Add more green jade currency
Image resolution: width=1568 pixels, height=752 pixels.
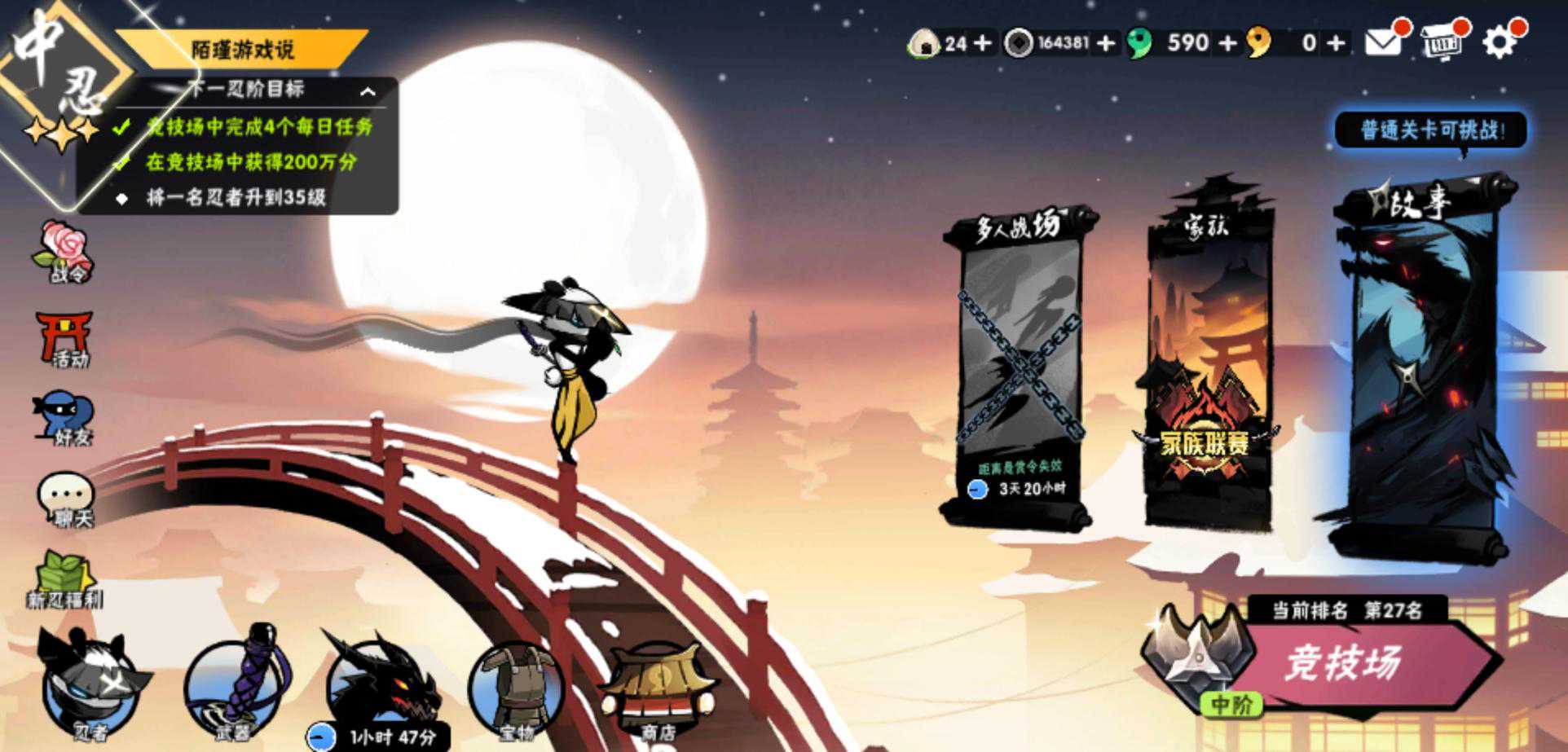pos(1227,42)
